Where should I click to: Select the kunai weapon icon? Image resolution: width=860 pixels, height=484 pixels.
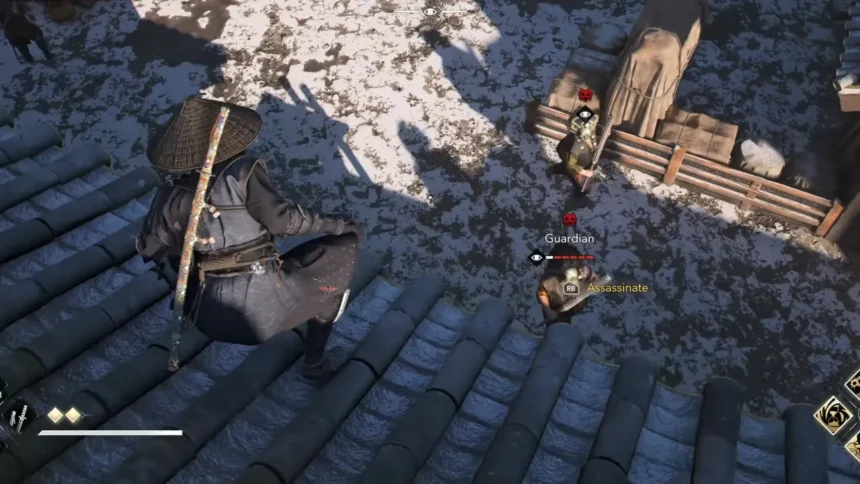point(19,418)
